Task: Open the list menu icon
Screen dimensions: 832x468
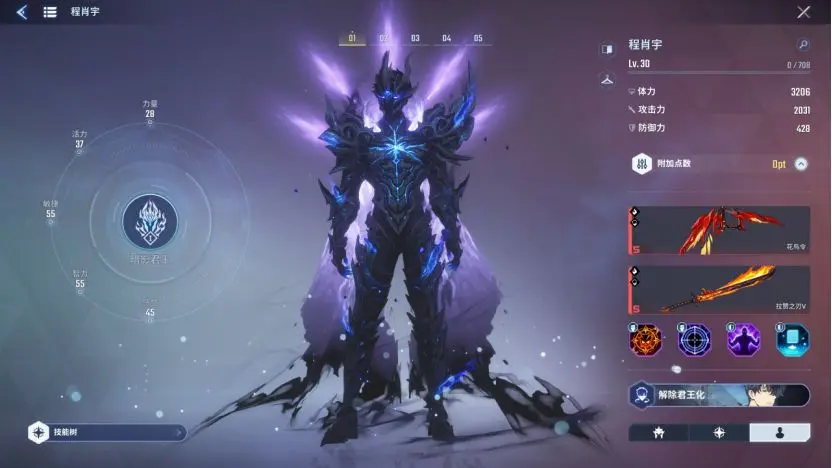Action: point(50,12)
